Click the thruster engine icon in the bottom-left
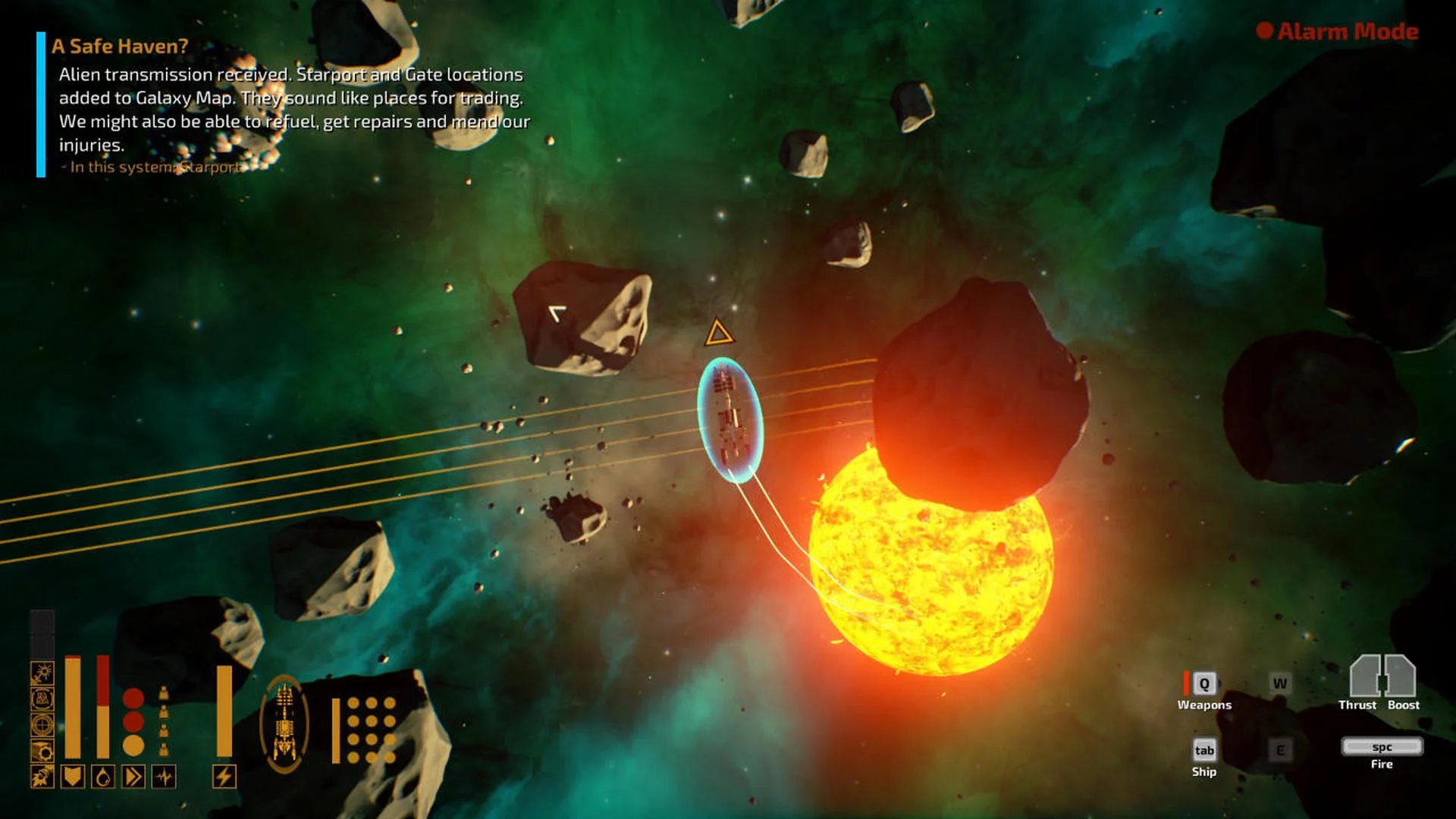 [x=42, y=776]
